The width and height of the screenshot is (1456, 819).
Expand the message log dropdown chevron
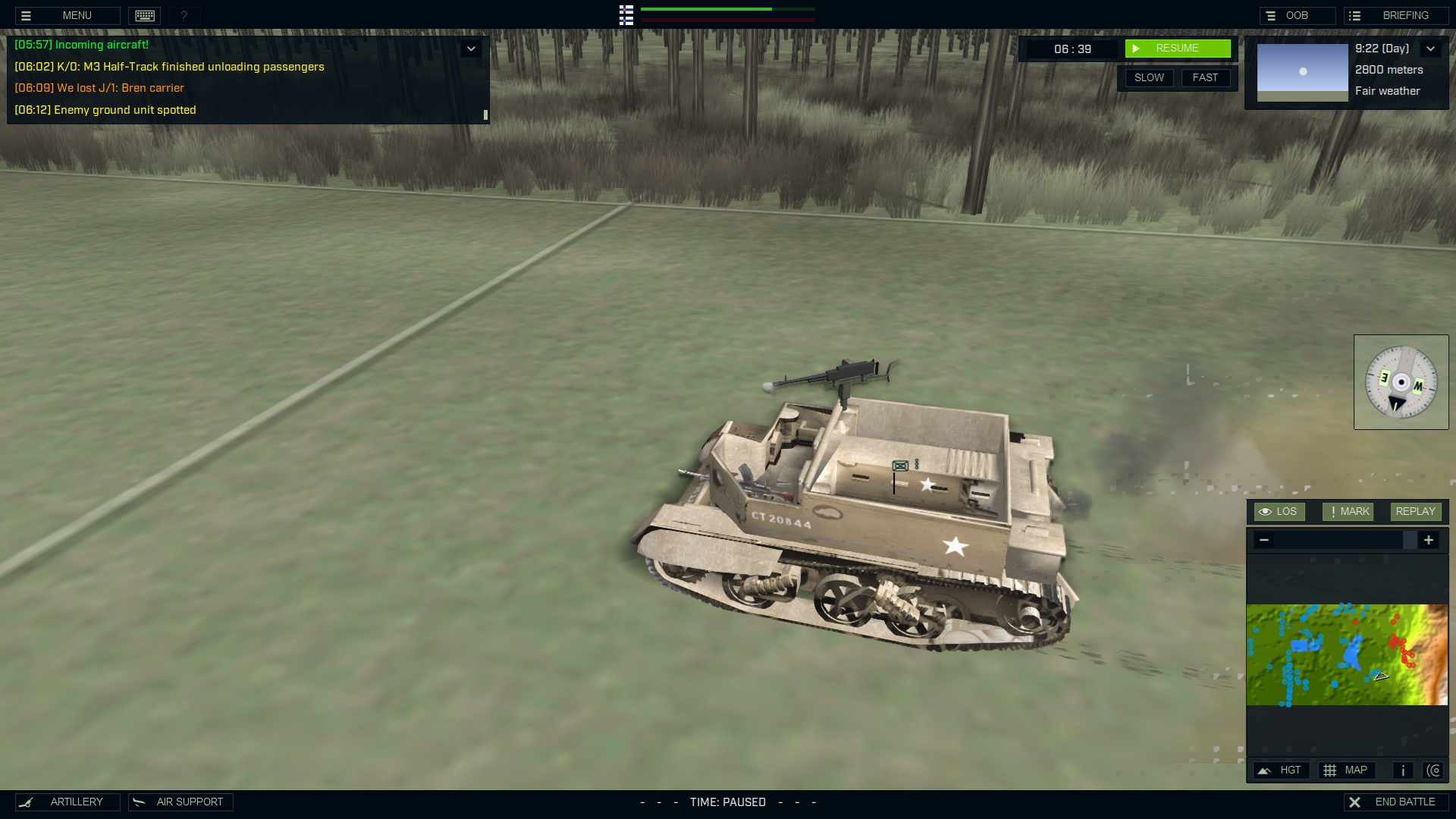pos(471,47)
